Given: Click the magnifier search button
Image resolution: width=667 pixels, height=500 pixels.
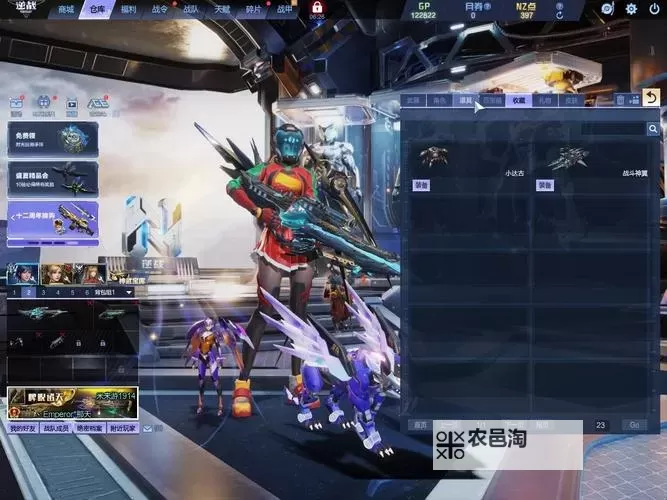Looking at the screenshot, I should point(653,129).
